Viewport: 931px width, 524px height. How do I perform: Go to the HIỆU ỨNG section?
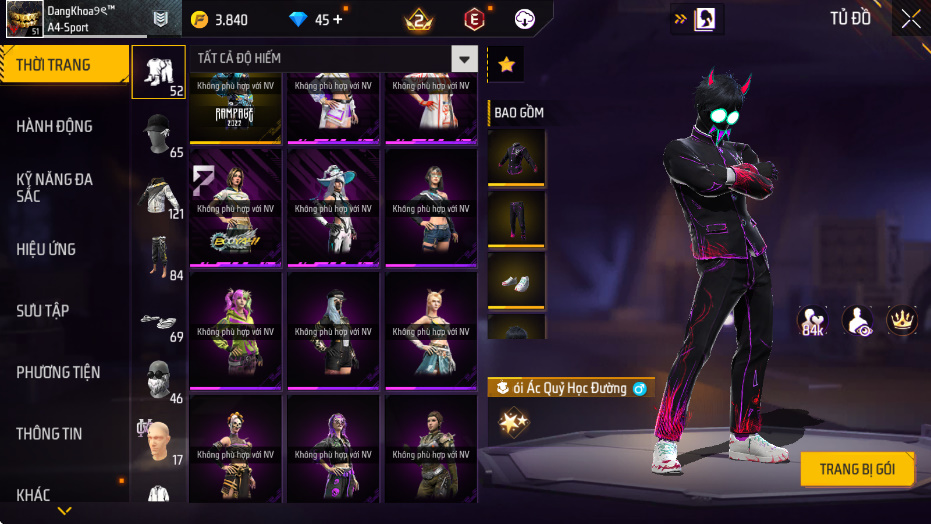[x=47, y=249]
